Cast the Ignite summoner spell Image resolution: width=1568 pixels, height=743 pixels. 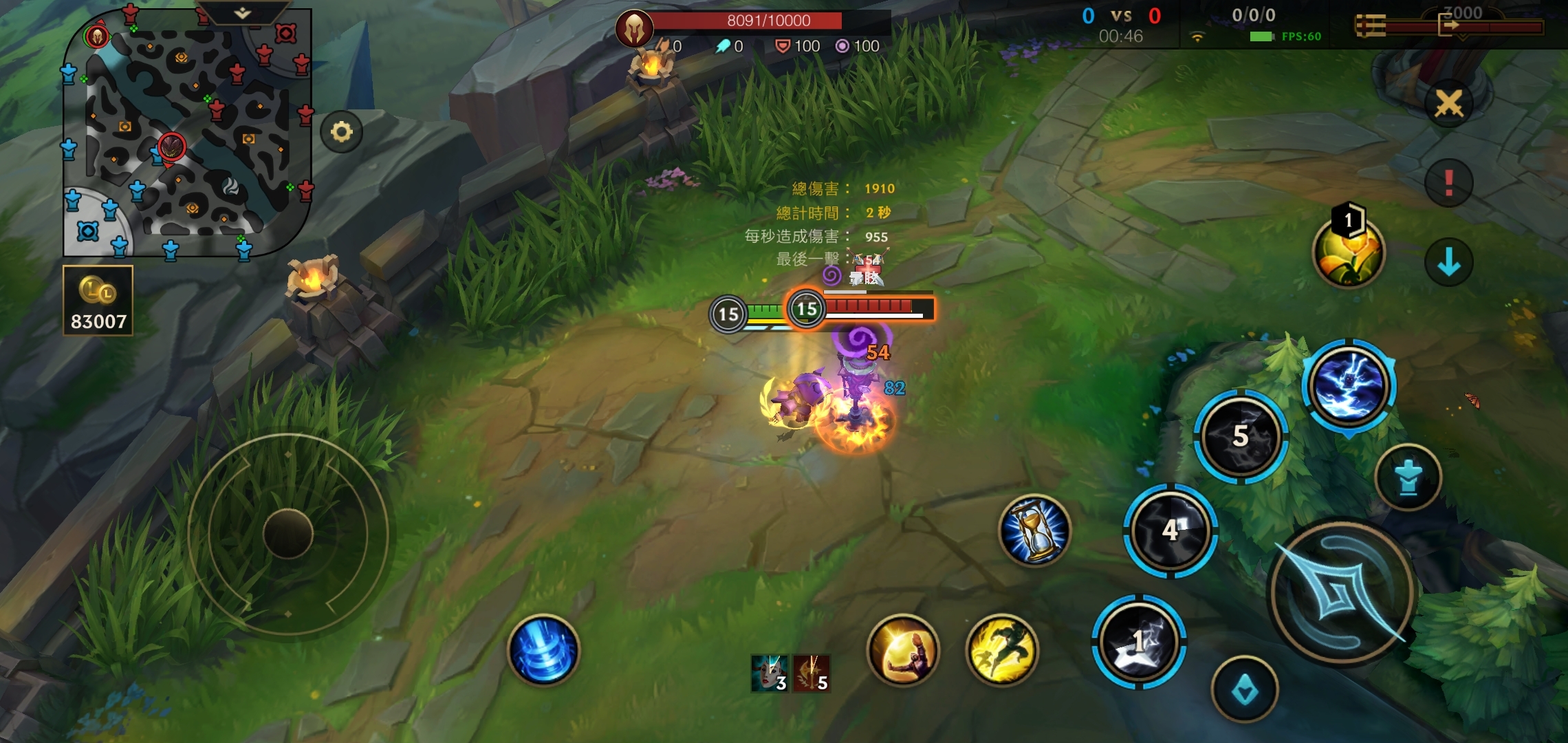(x=903, y=650)
